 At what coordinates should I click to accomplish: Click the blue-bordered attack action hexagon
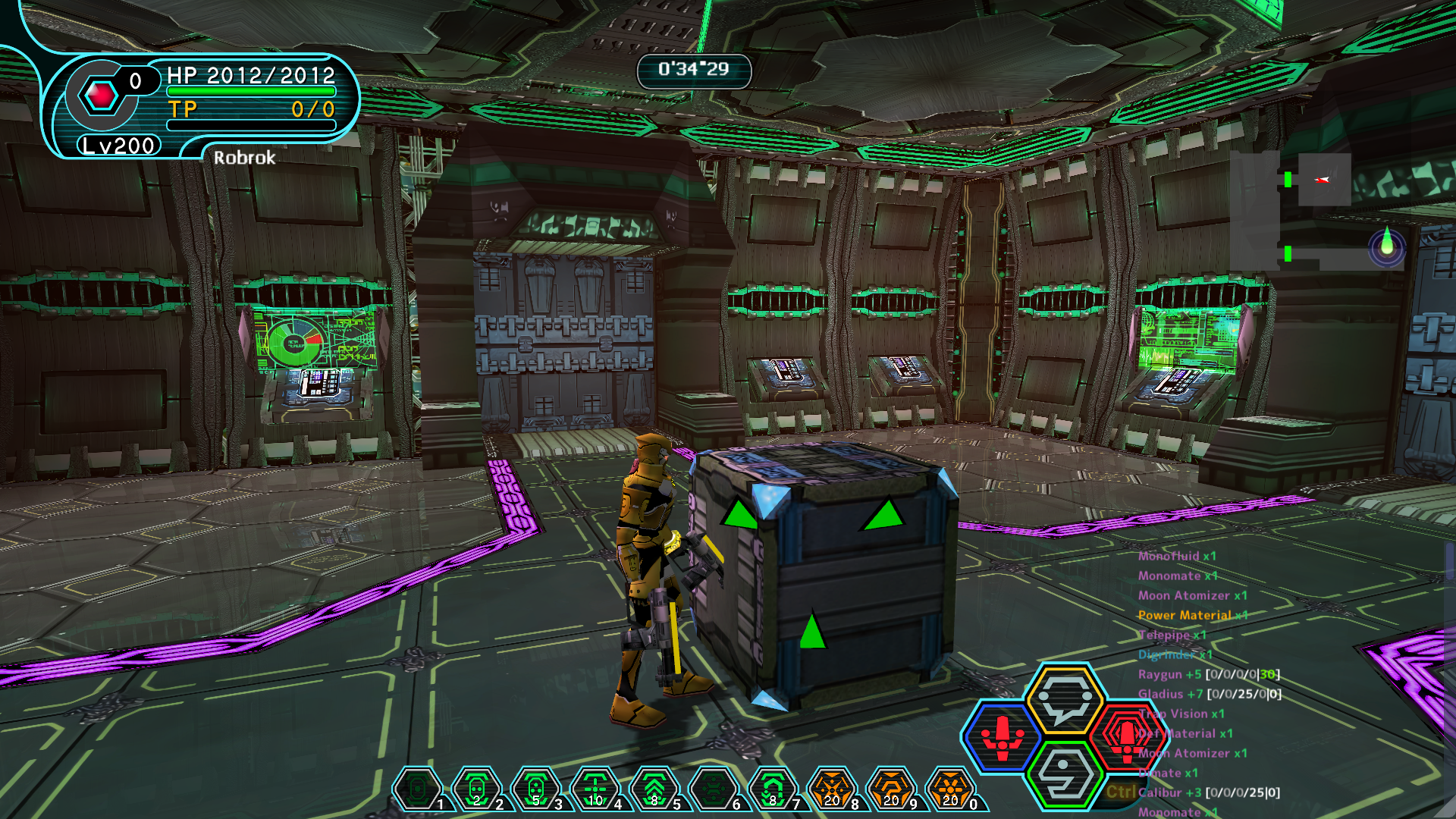click(x=1003, y=737)
